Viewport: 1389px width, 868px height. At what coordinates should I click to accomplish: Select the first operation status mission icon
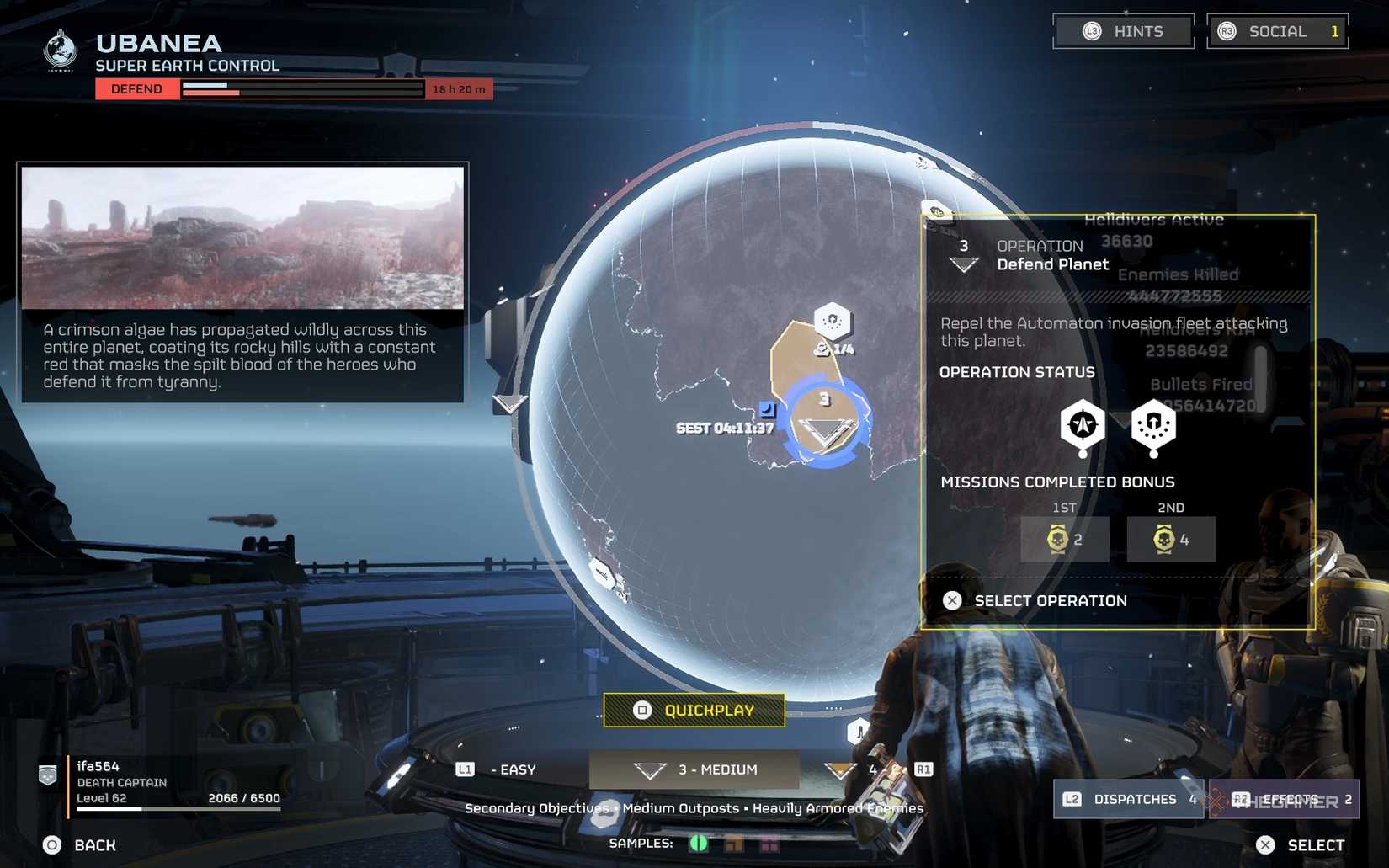tap(1083, 424)
